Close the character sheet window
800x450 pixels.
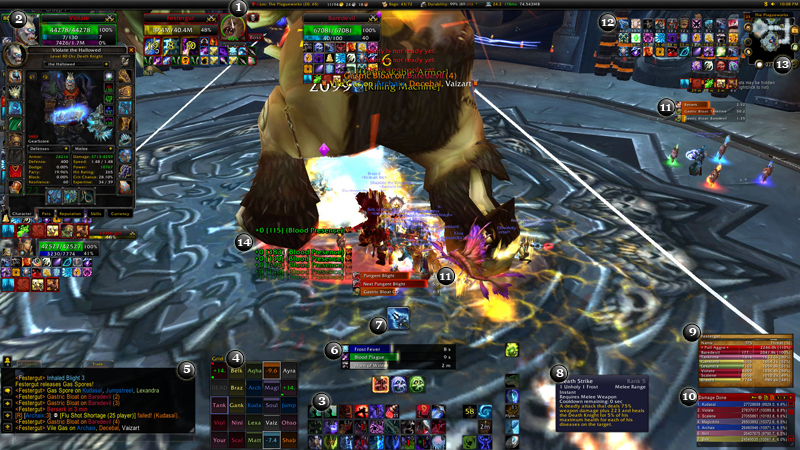pyautogui.click(x=131, y=50)
